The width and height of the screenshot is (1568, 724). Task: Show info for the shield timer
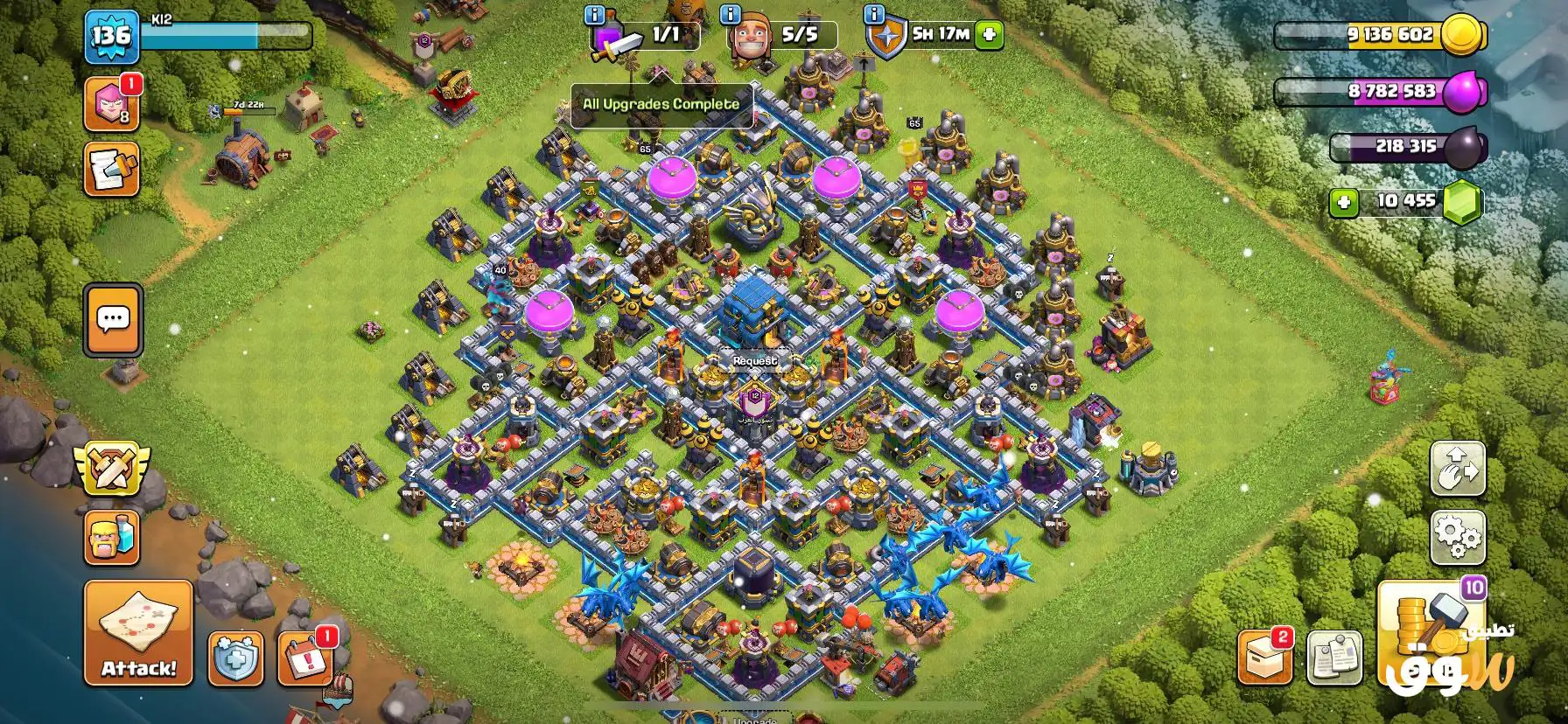pos(873,15)
